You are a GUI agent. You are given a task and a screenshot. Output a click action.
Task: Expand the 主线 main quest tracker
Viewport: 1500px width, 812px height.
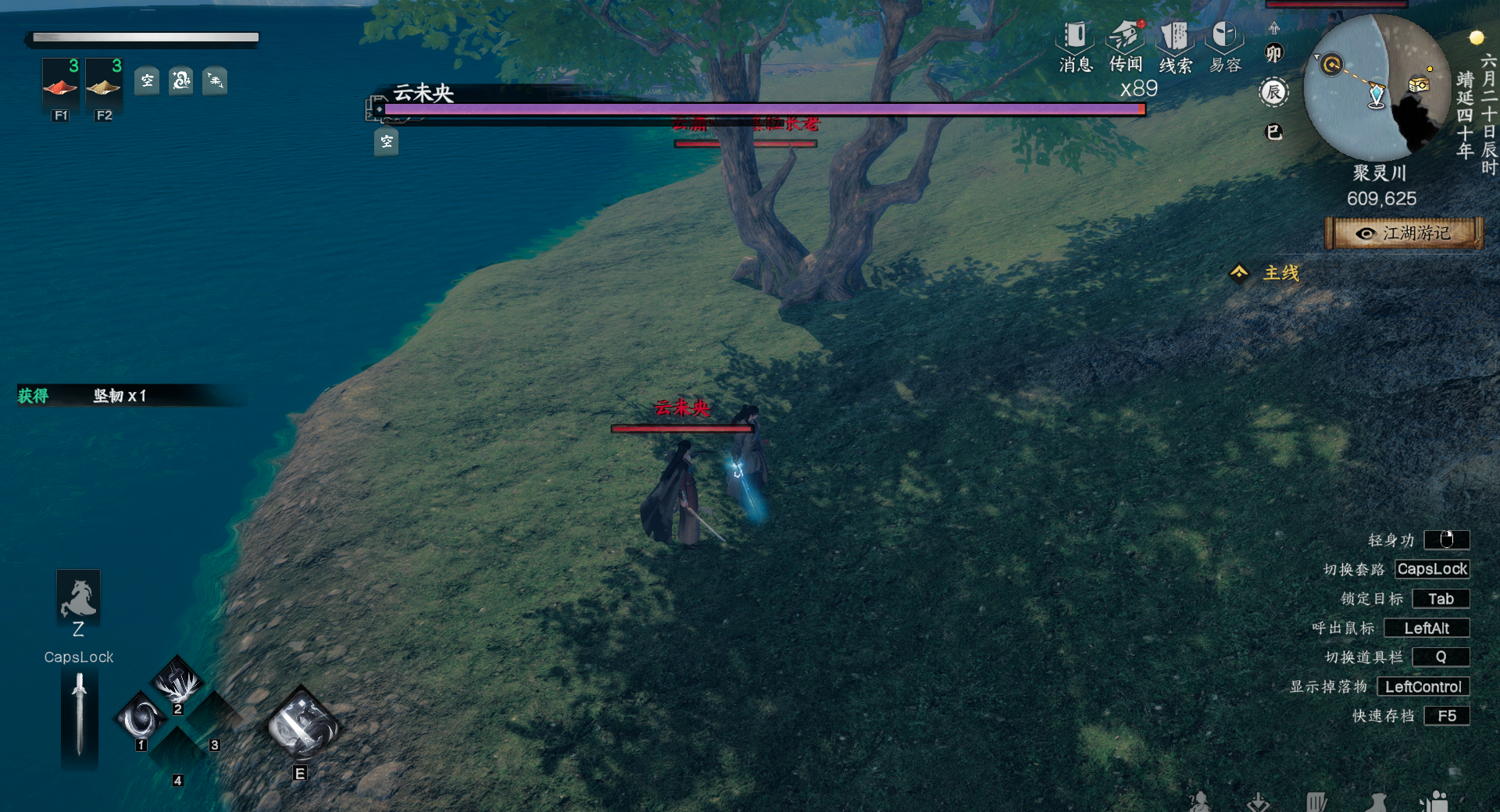[1266, 273]
